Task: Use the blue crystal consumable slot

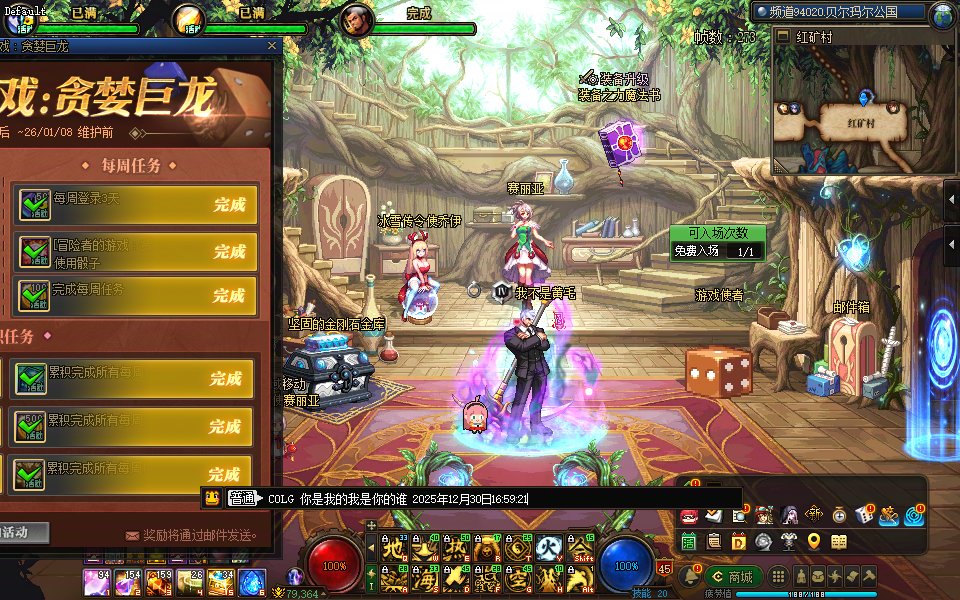Action: tap(251, 578)
